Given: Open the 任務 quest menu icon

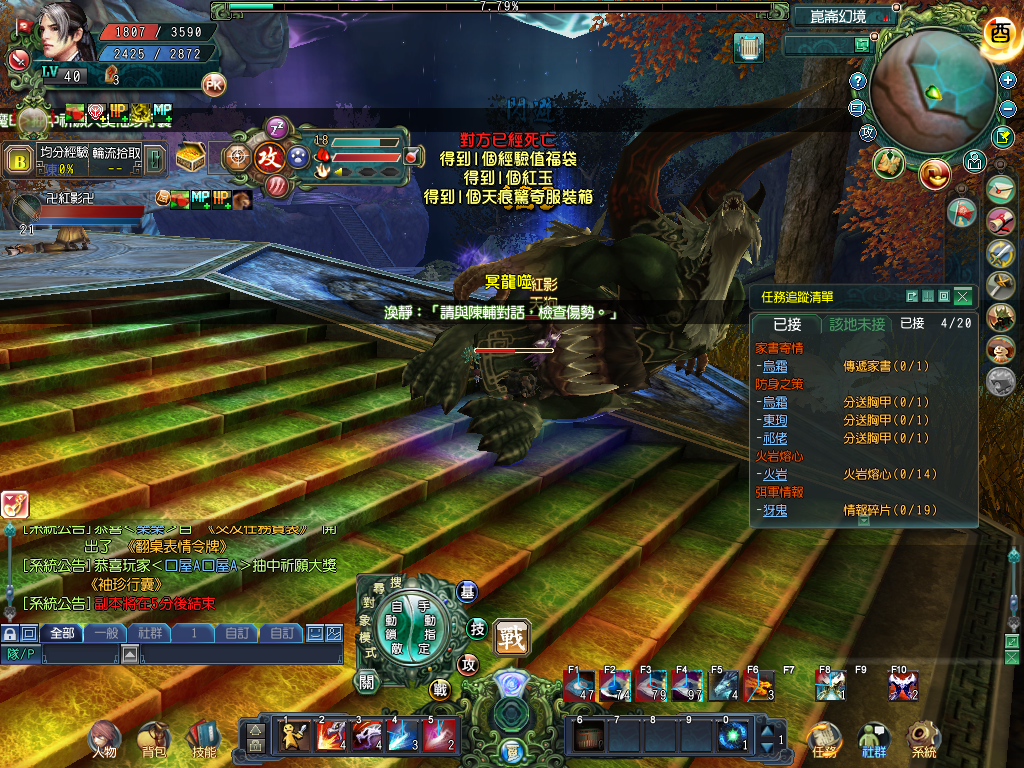Looking at the screenshot, I should (x=825, y=741).
